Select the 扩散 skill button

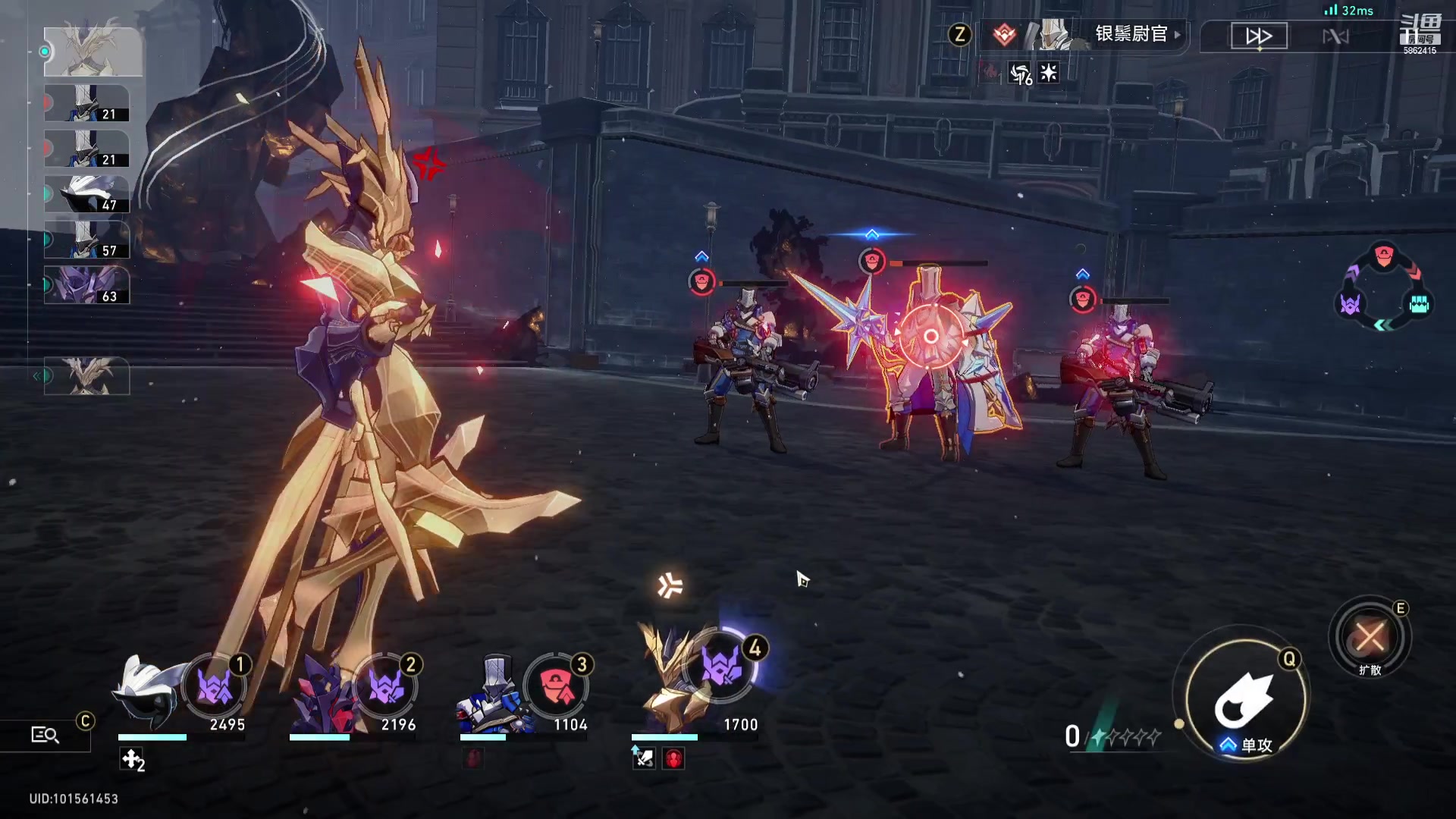pyautogui.click(x=1370, y=637)
